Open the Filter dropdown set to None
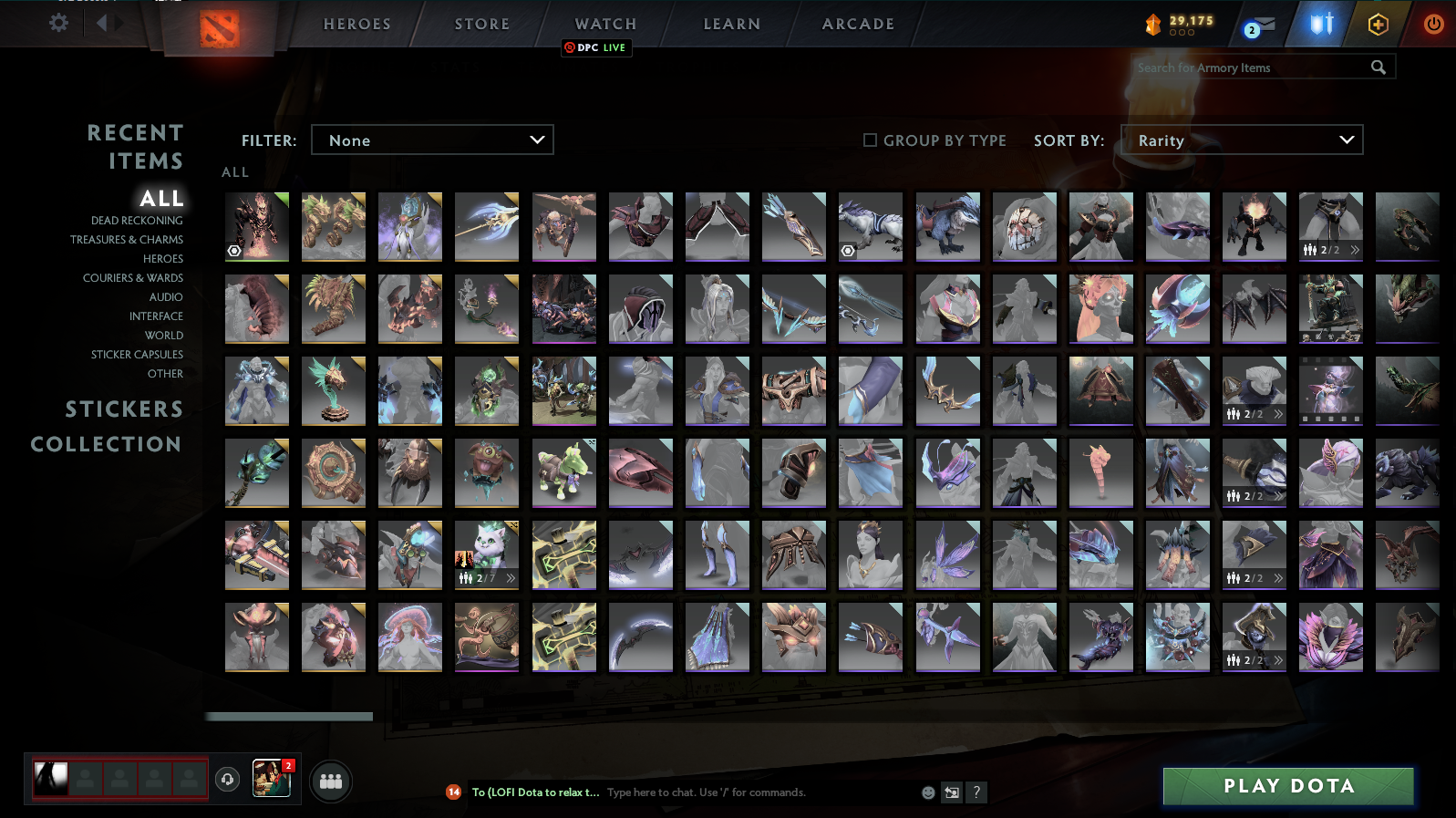 click(x=432, y=140)
